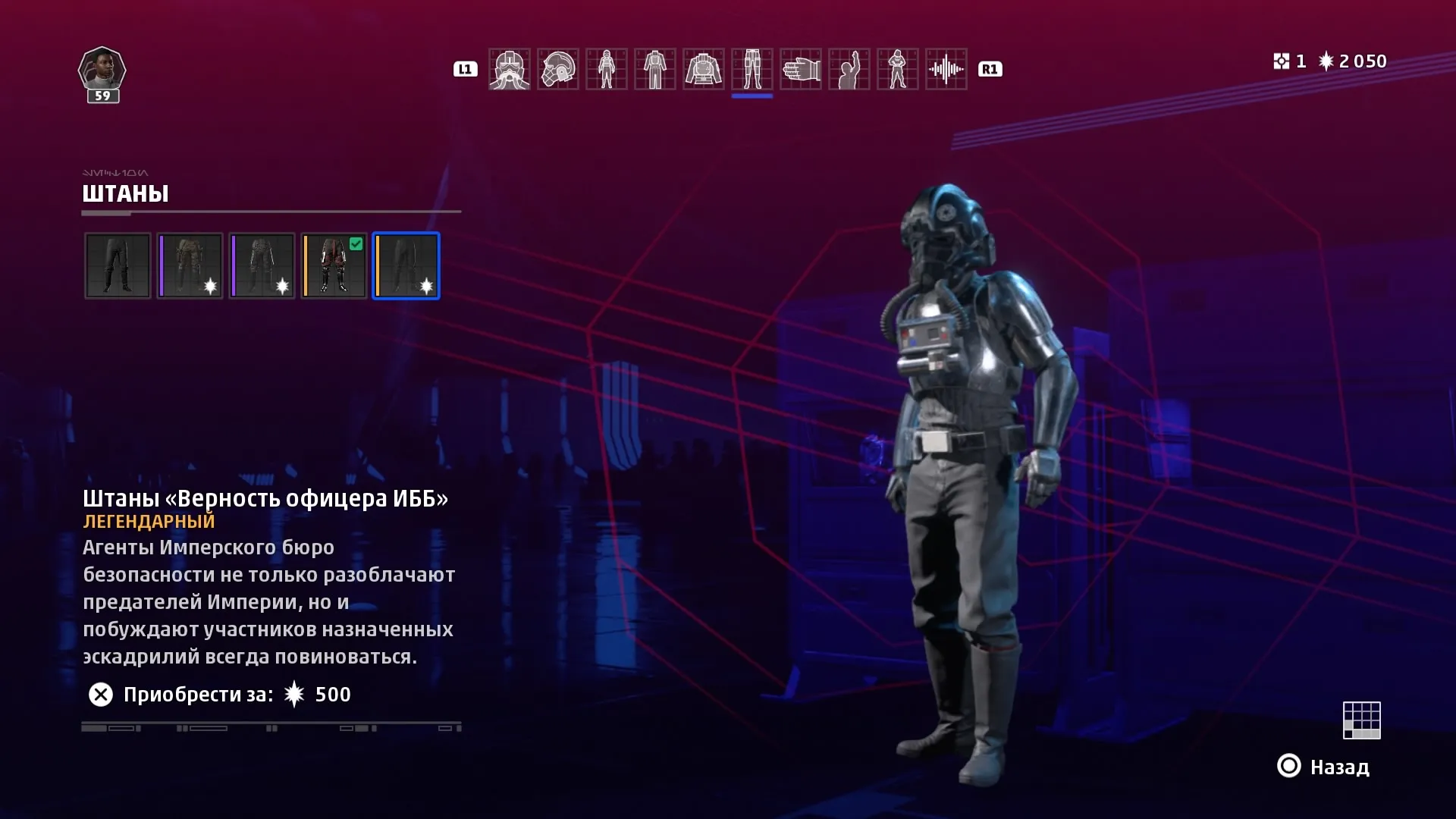Select the brown purple-rarity pants

[x=190, y=265]
